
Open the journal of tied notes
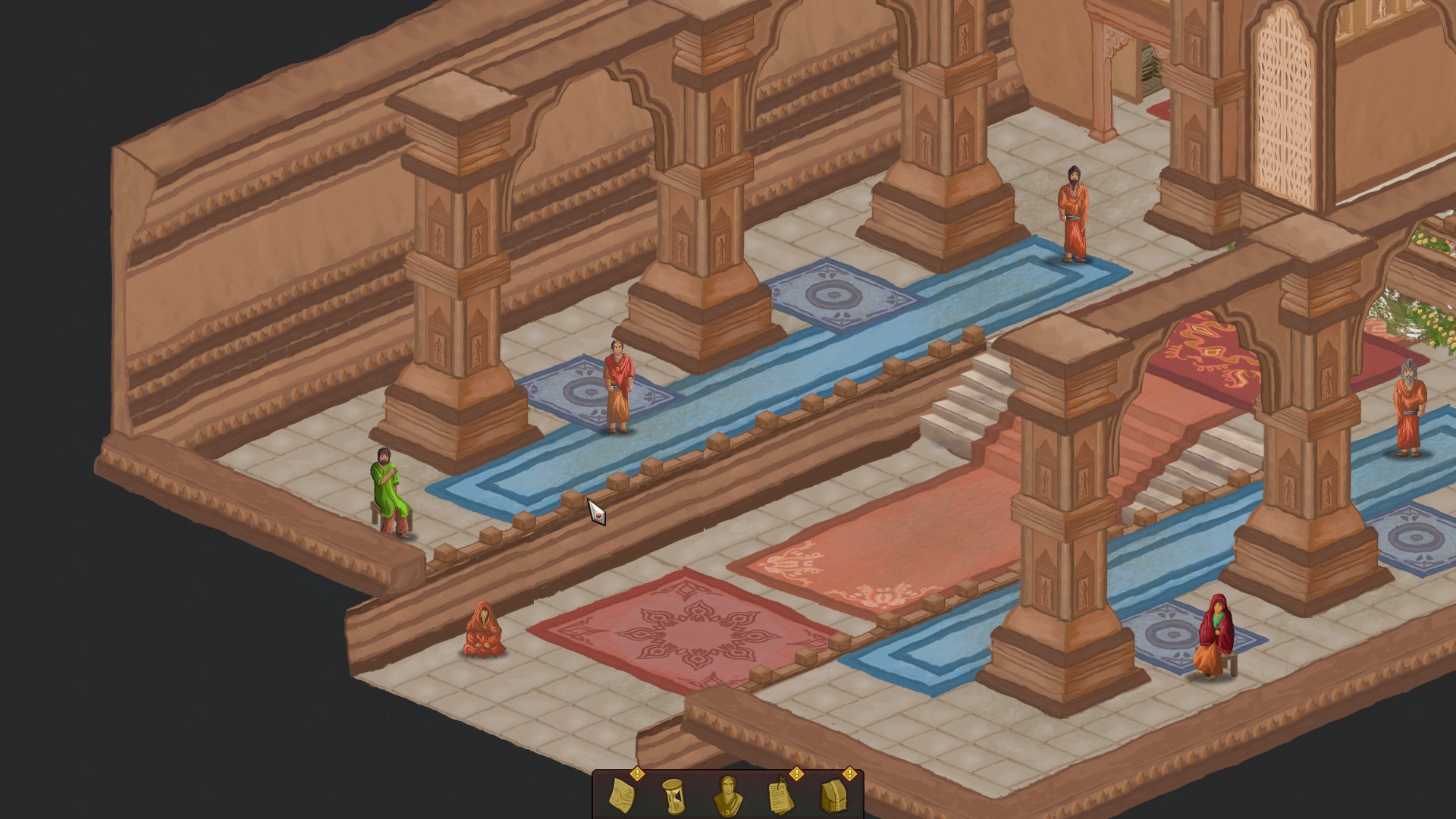(780, 796)
